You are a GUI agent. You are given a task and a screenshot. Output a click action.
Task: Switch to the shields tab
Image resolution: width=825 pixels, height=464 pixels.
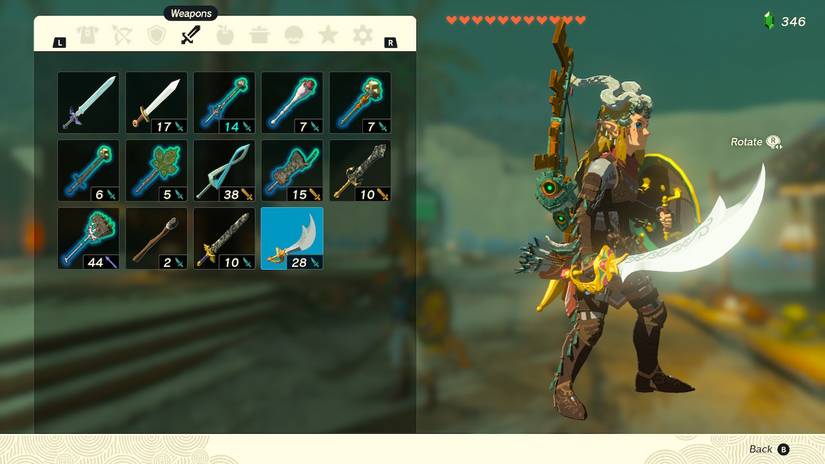(156, 37)
